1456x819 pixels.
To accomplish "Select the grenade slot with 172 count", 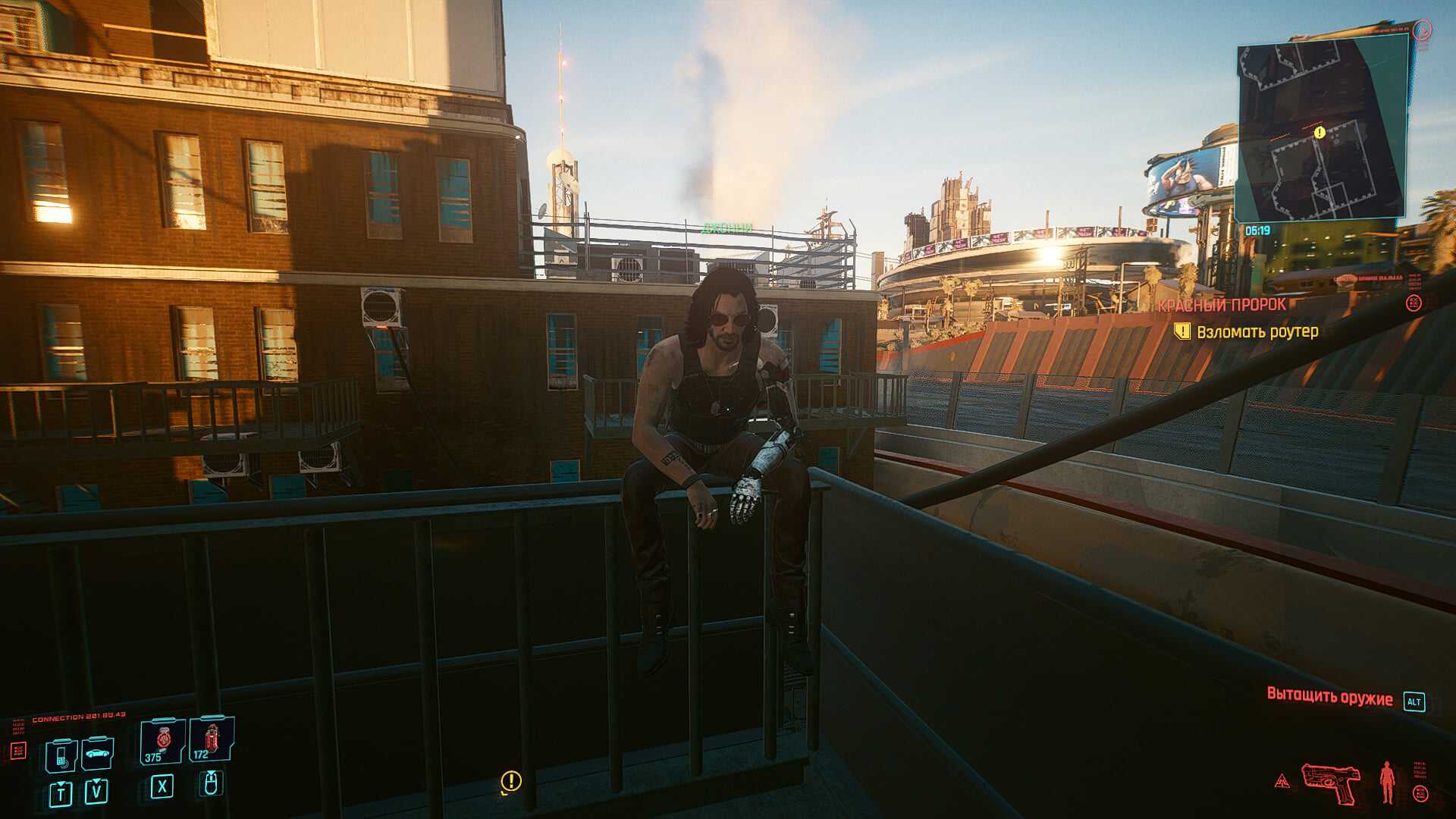I will [211, 739].
